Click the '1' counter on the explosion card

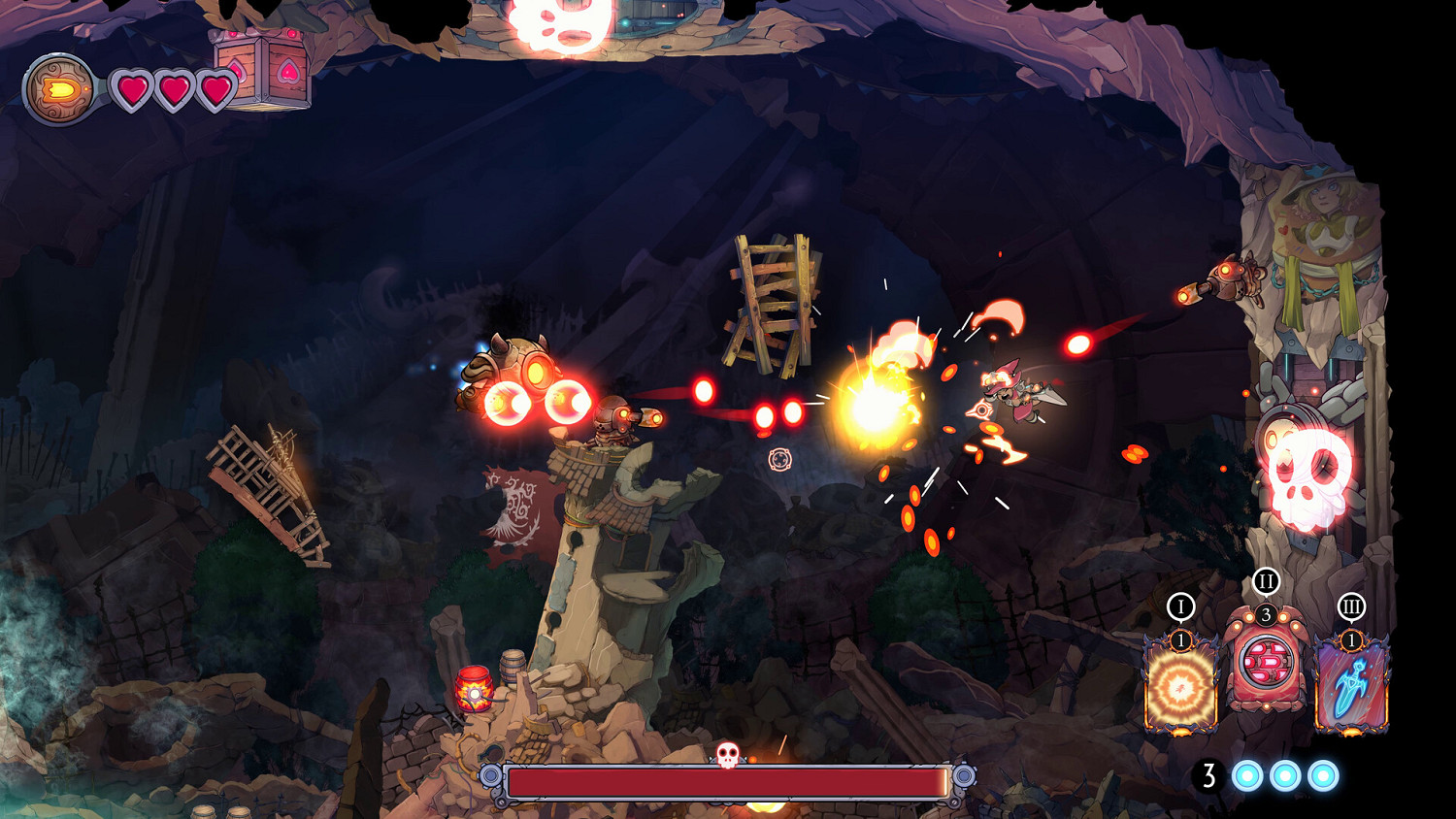pos(1179,639)
